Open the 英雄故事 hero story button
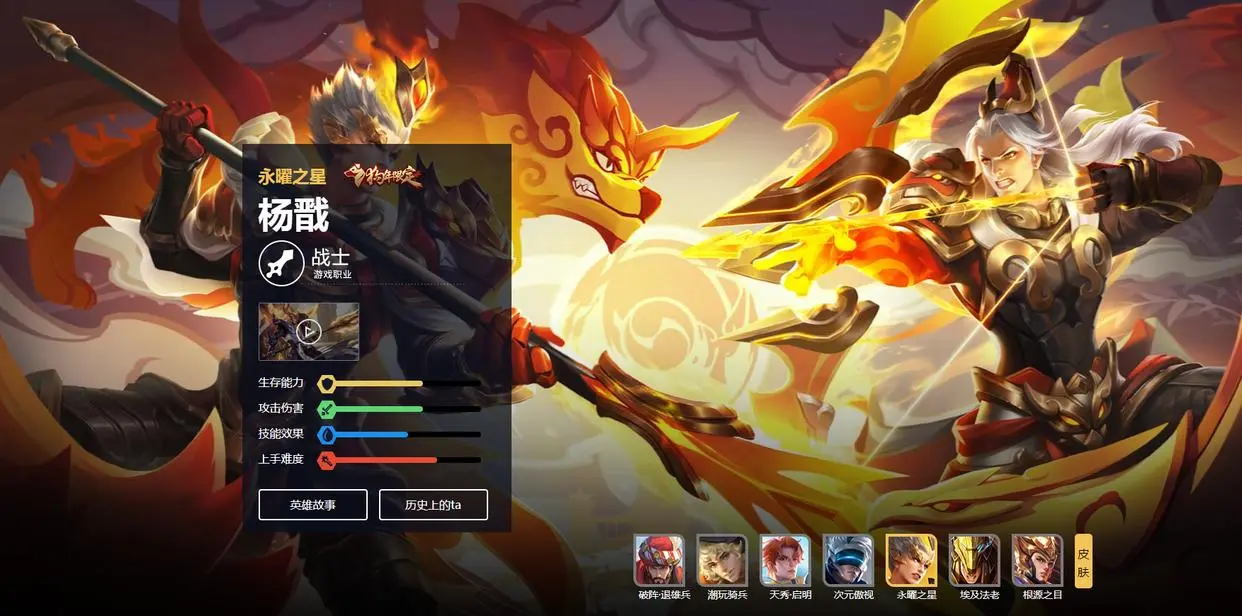The image size is (1242, 616). [x=313, y=505]
